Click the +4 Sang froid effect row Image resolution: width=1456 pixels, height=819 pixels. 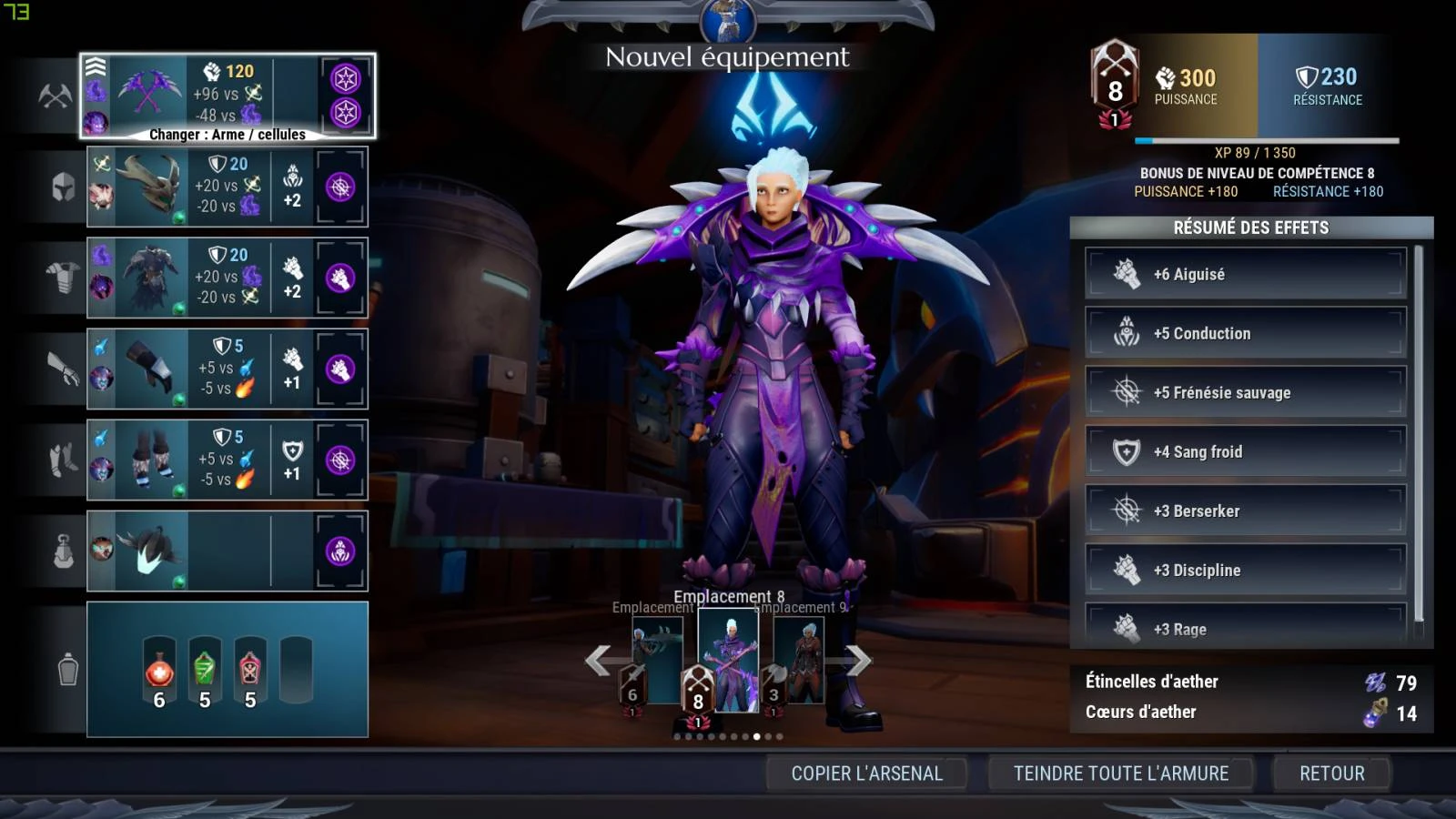[x=1245, y=451]
